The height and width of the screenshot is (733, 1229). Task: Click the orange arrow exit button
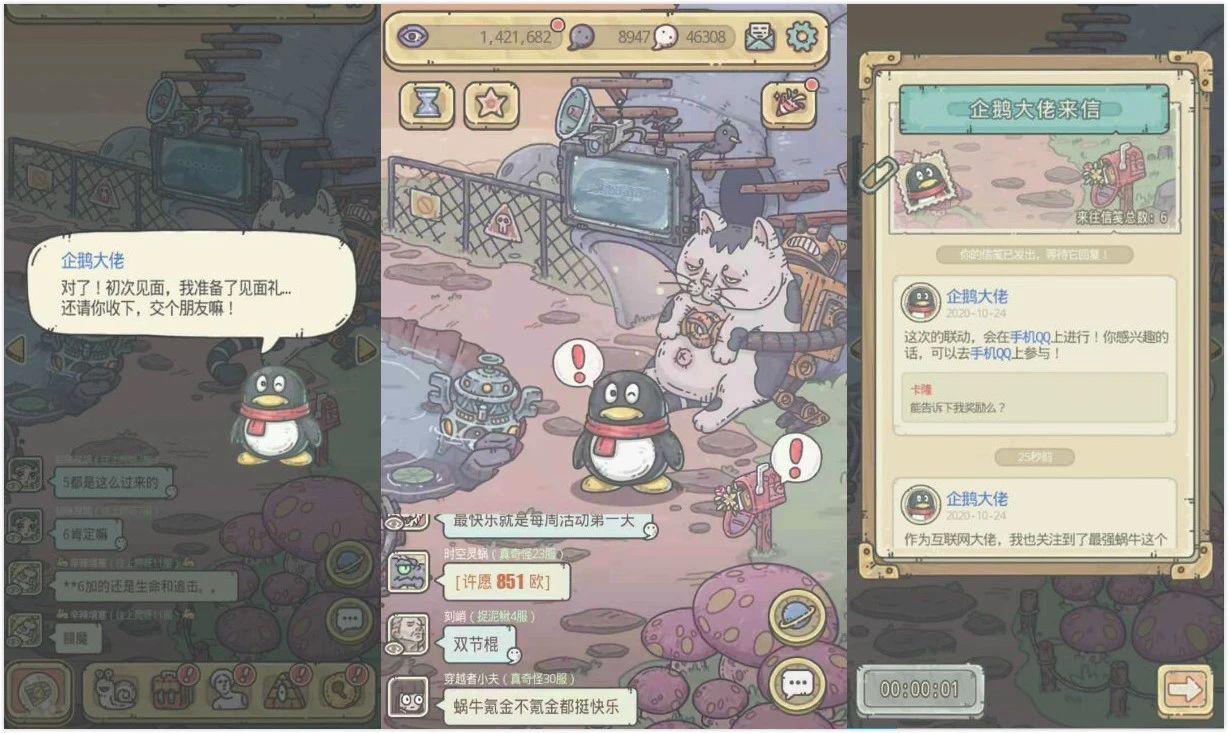[x=1184, y=689]
